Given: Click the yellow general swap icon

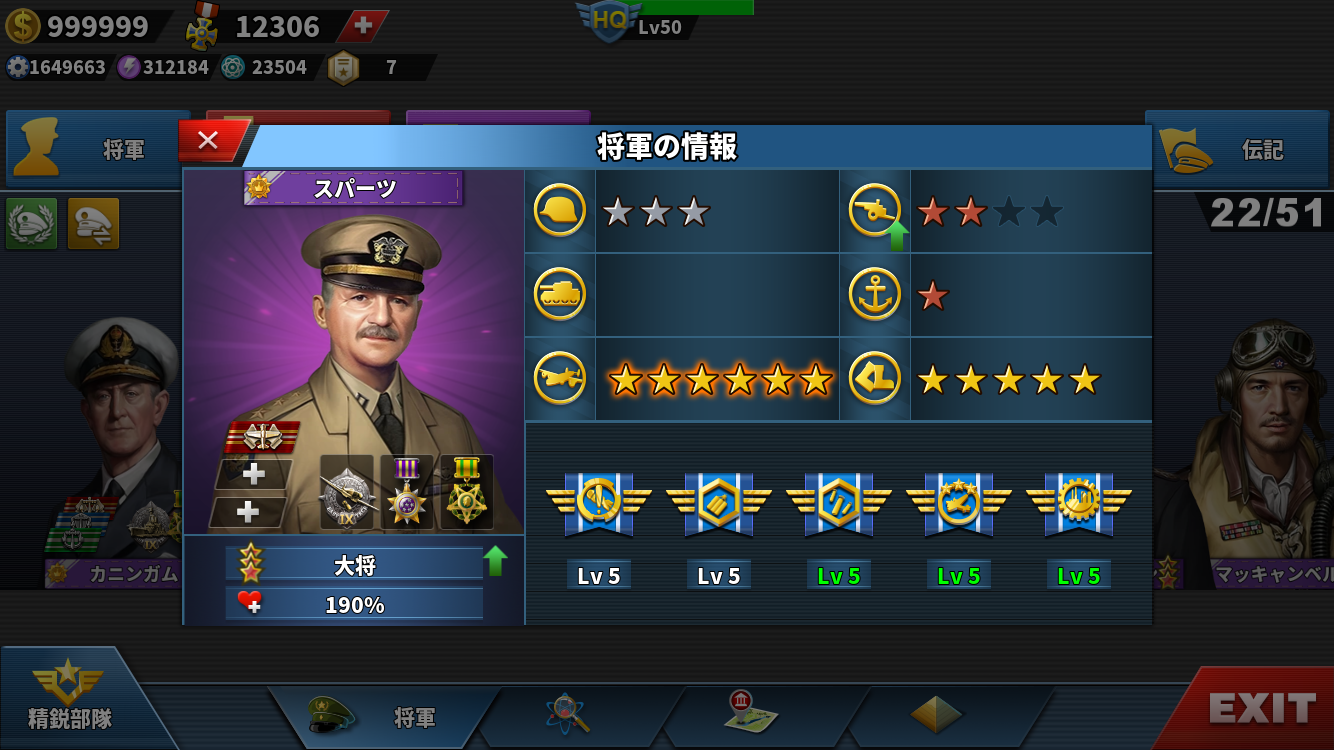Looking at the screenshot, I should (x=93, y=223).
